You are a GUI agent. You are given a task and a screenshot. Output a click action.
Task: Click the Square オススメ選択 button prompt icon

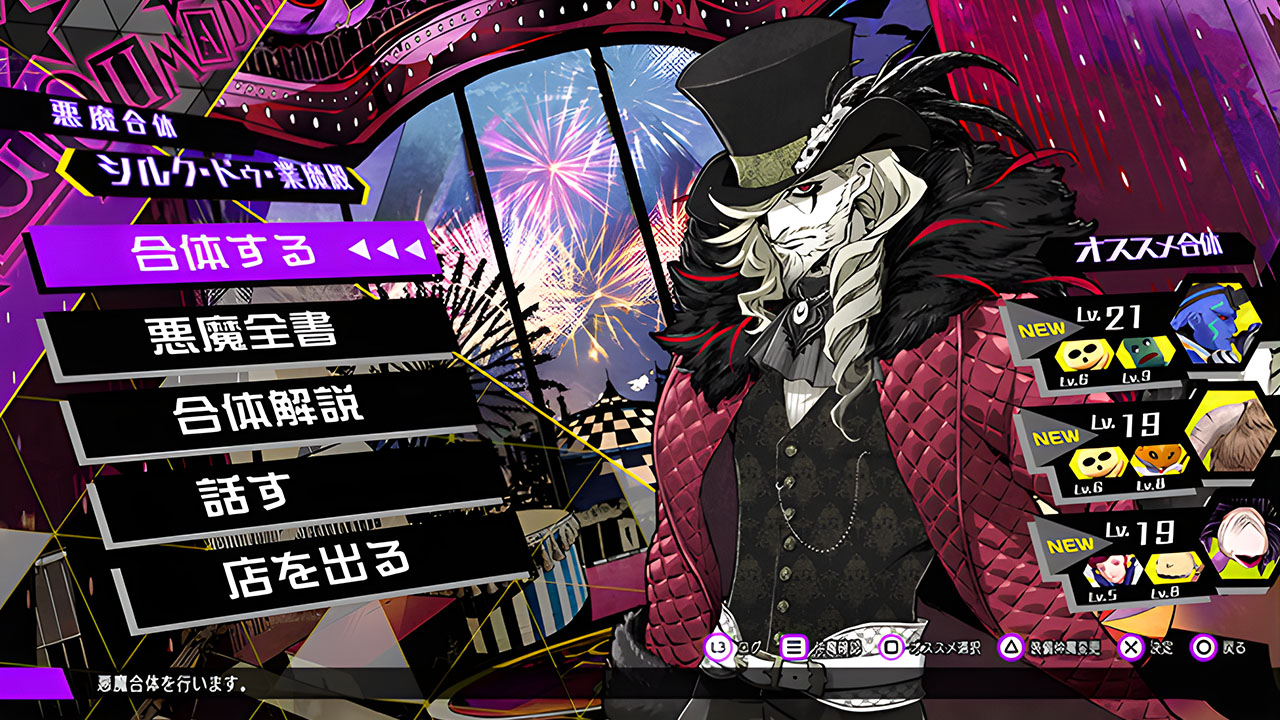click(890, 647)
